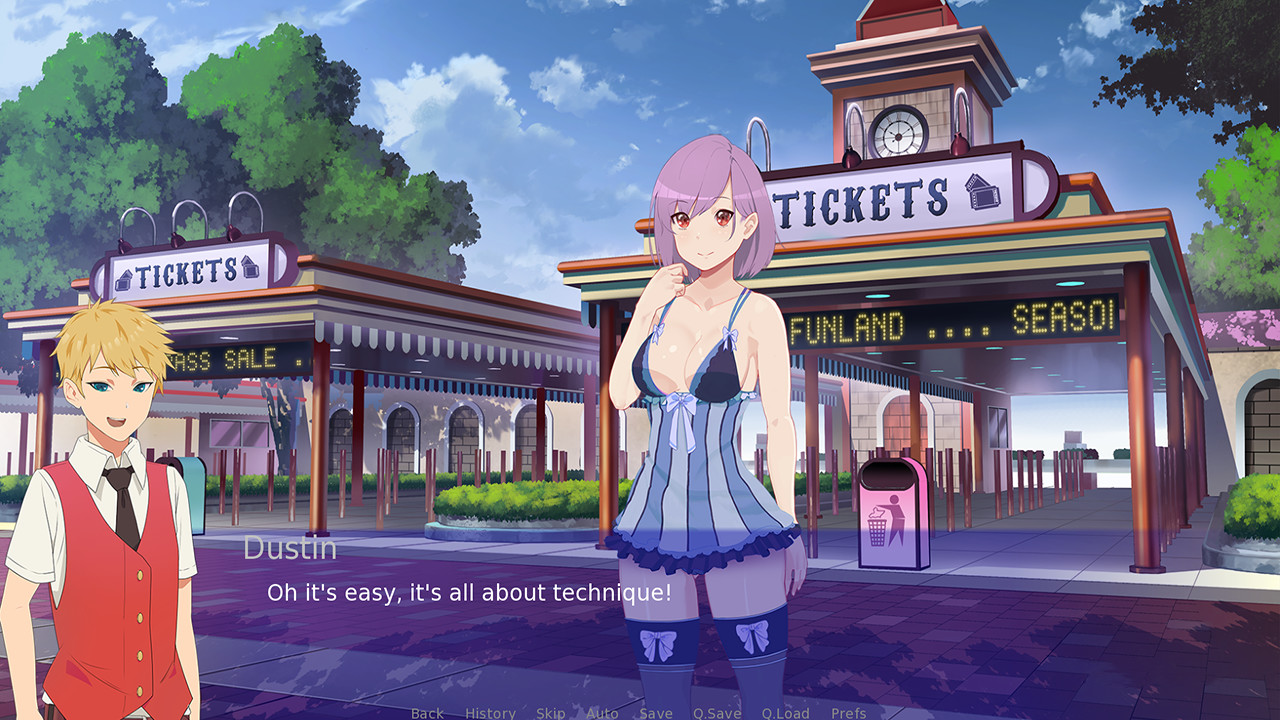The image size is (1280, 720).
Task: Open the Prefs settings screen
Action: [x=850, y=710]
